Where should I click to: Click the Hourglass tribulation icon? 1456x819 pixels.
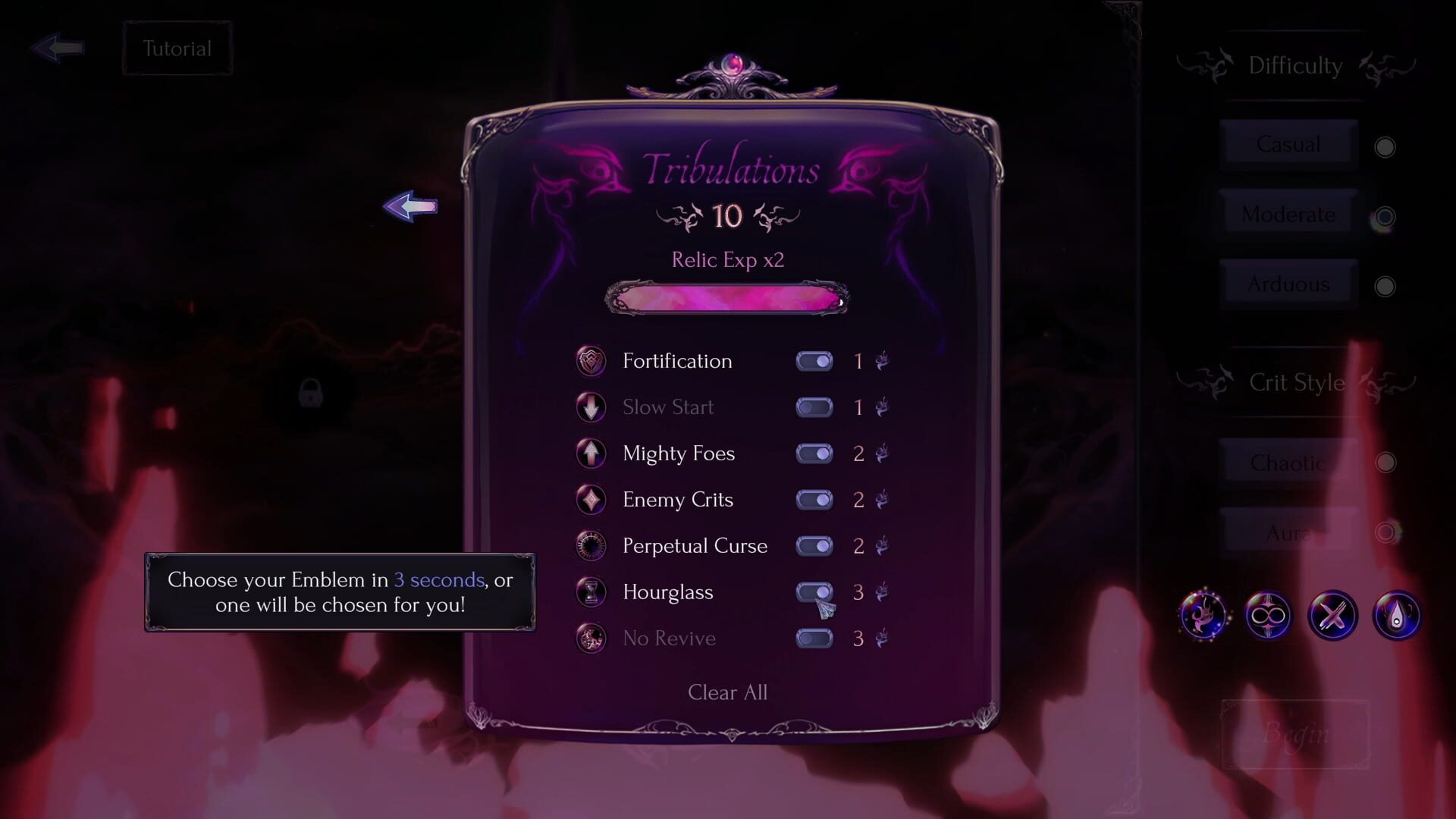point(591,592)
